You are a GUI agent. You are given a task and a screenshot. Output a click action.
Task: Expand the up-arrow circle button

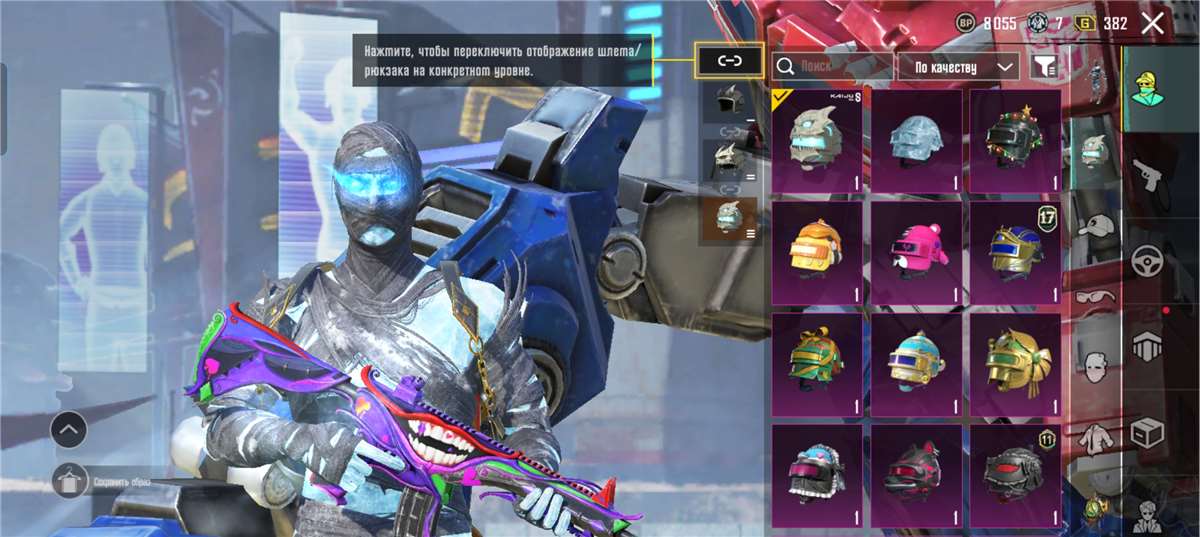[x=68, y=431]
